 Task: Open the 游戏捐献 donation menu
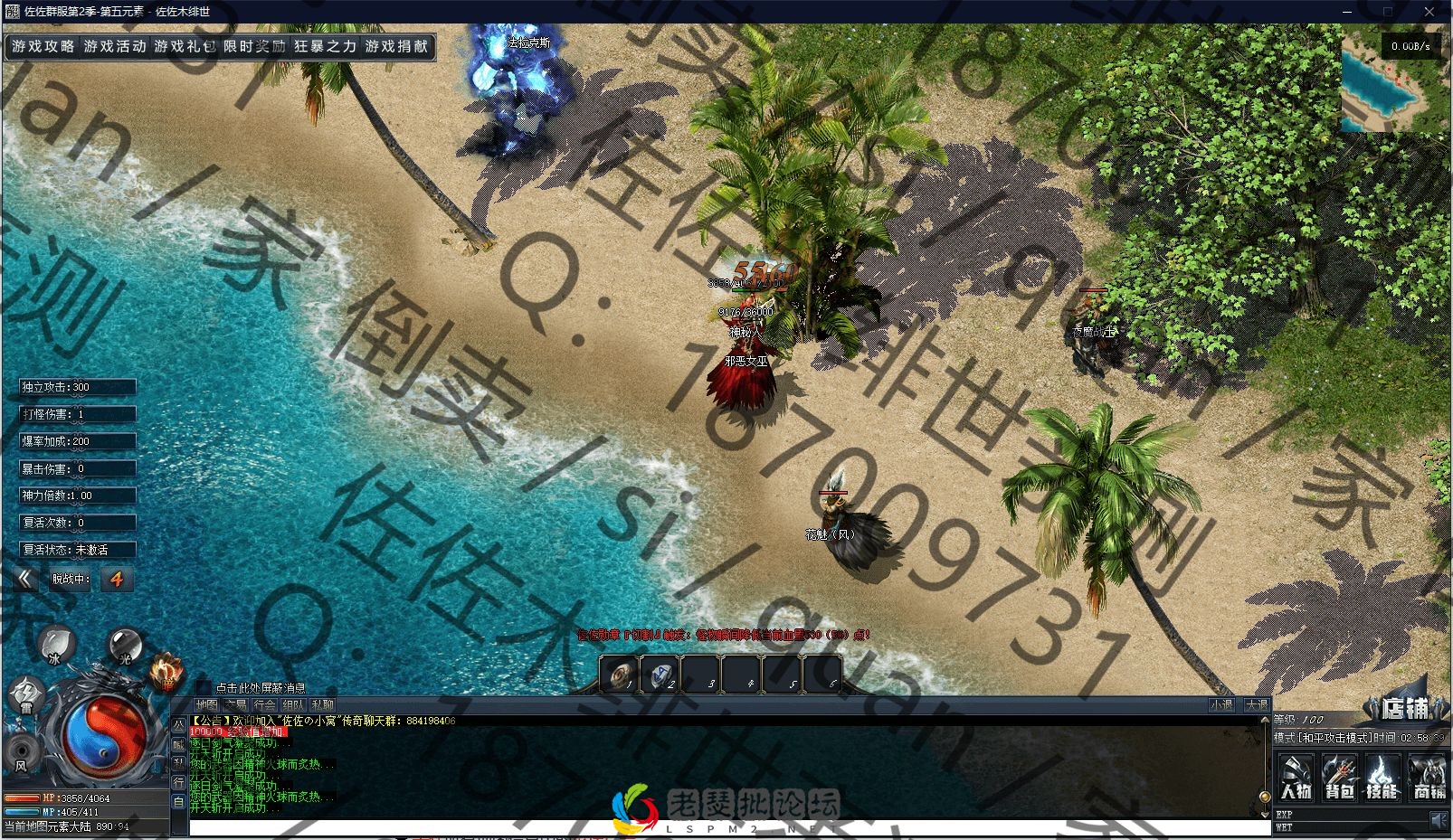(x=396, y=46)
